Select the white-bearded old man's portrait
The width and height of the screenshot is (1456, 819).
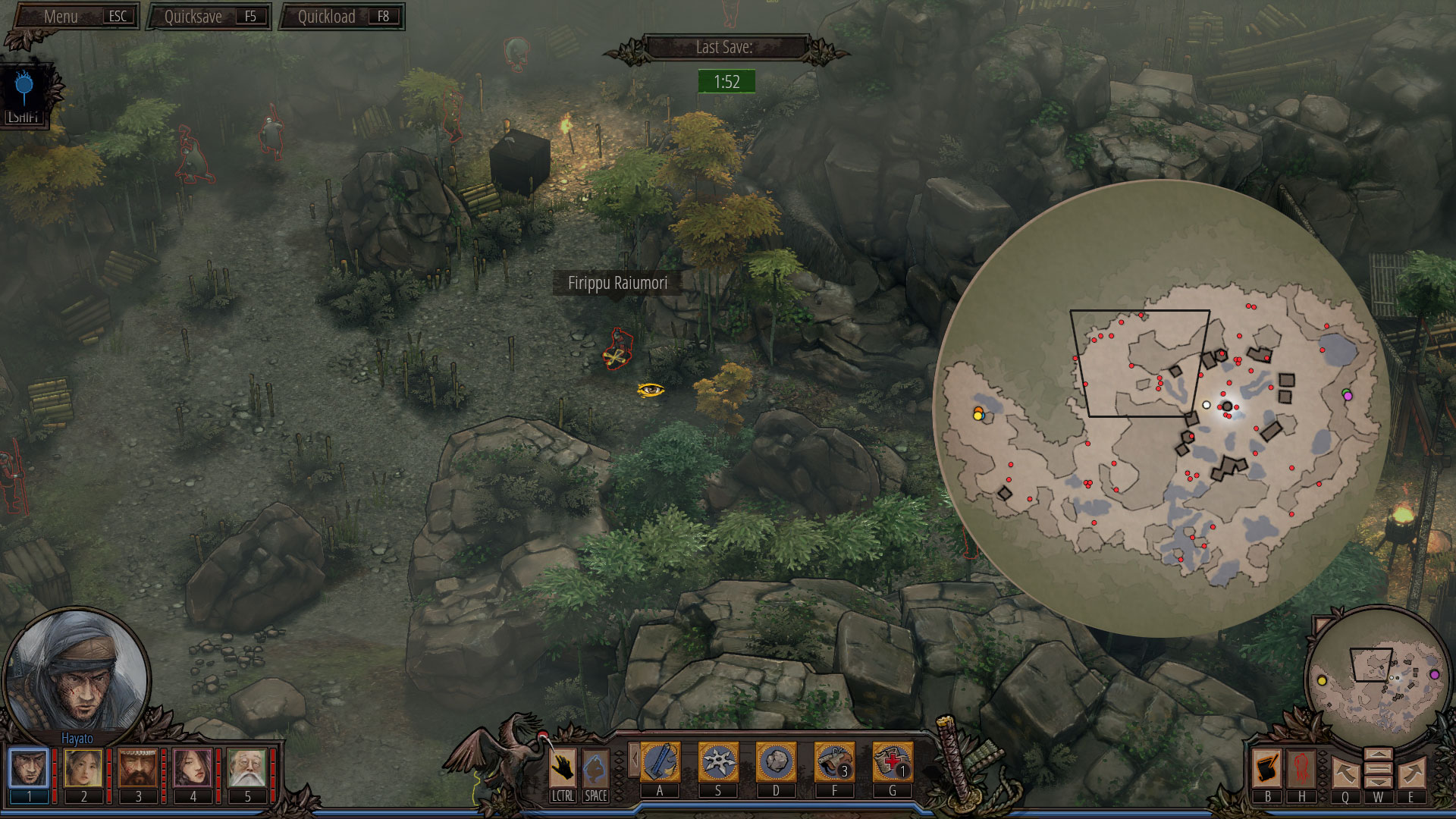[247, 768]
